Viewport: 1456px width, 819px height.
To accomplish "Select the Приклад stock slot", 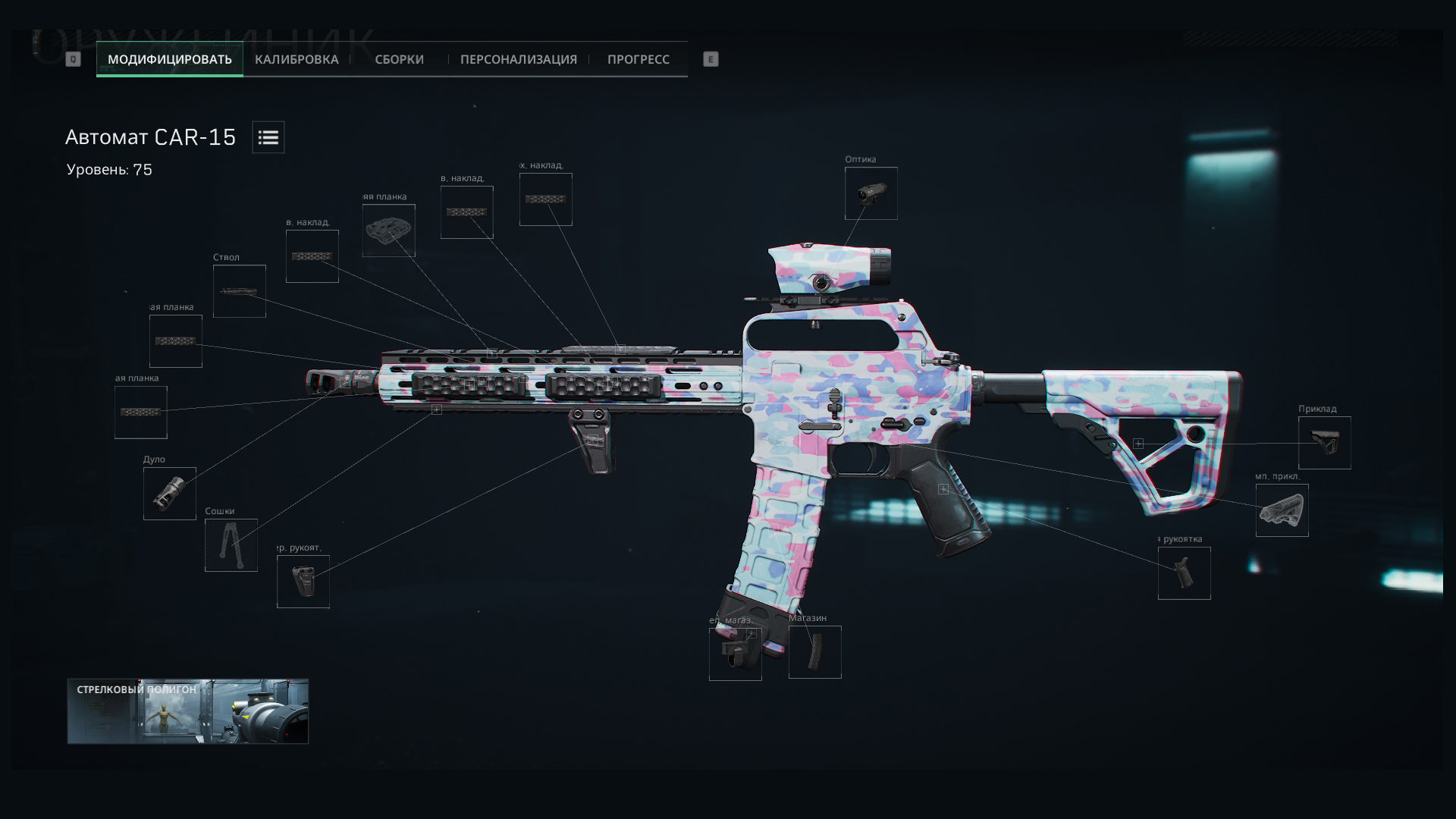I will 1324,443.
